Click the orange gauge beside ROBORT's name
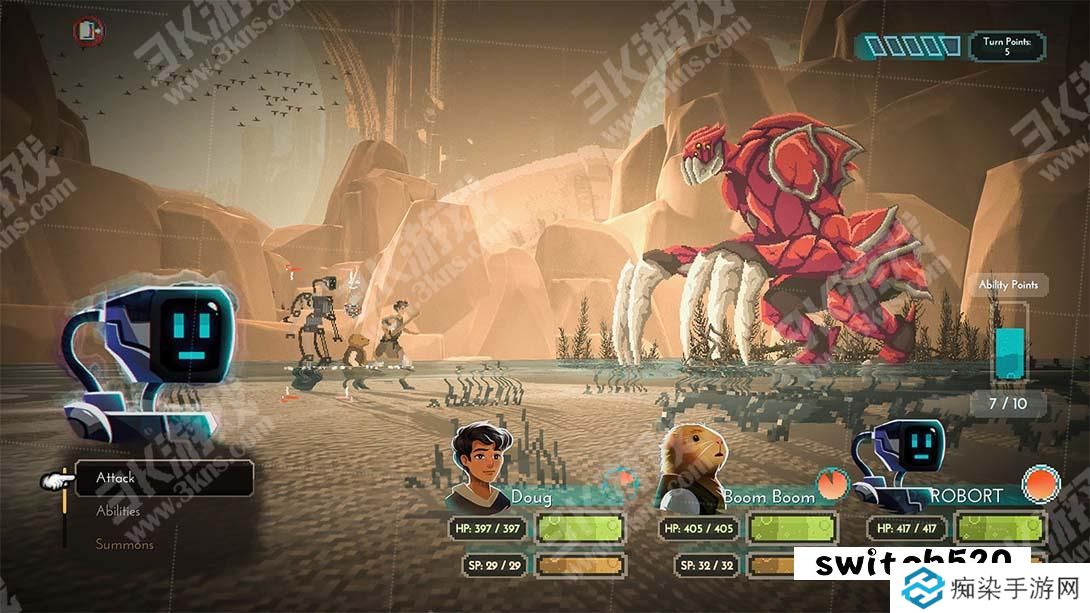The image size is (1090, 613). click(1042, 484)
